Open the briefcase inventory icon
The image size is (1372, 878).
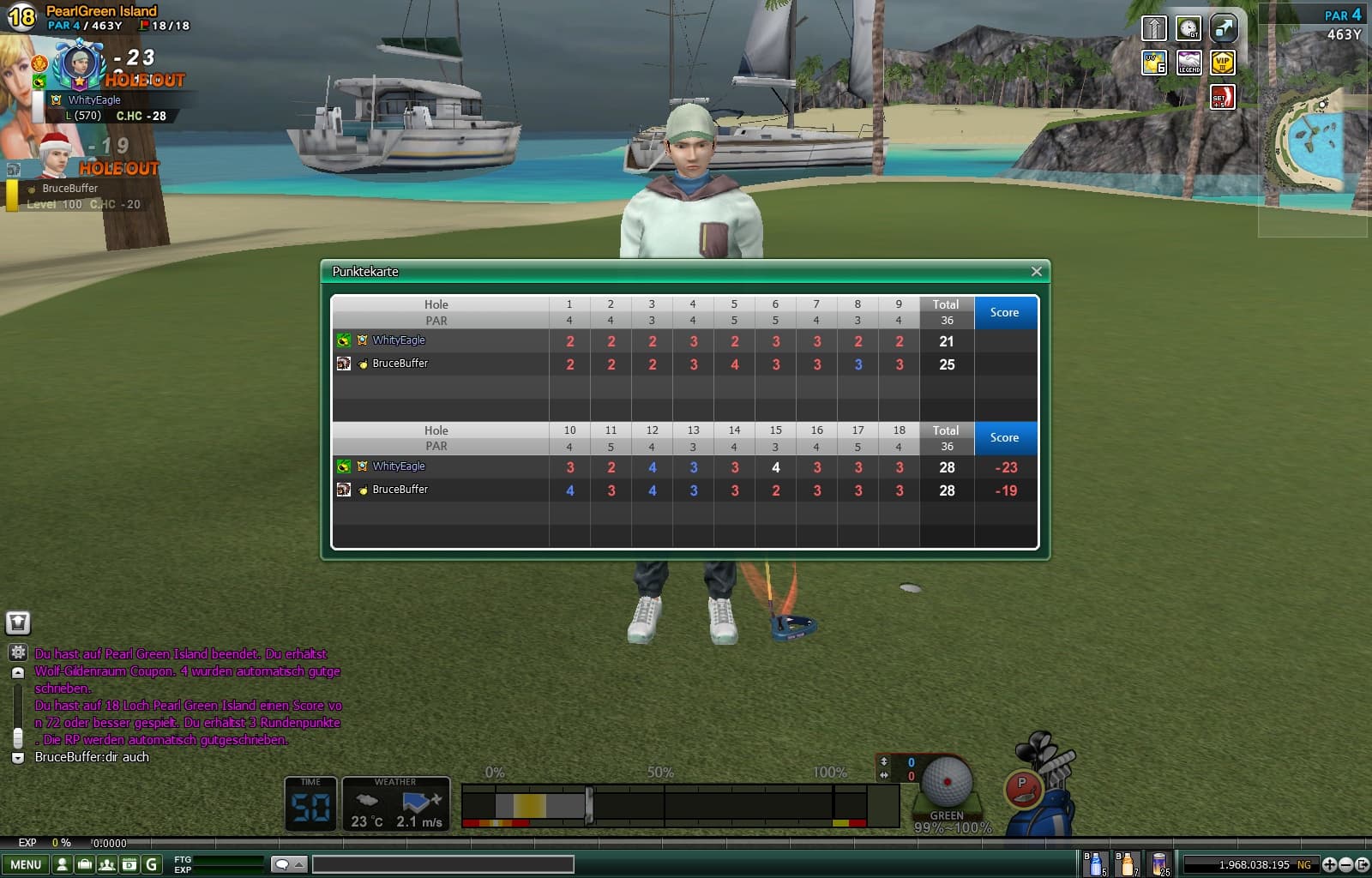point(84,864)
